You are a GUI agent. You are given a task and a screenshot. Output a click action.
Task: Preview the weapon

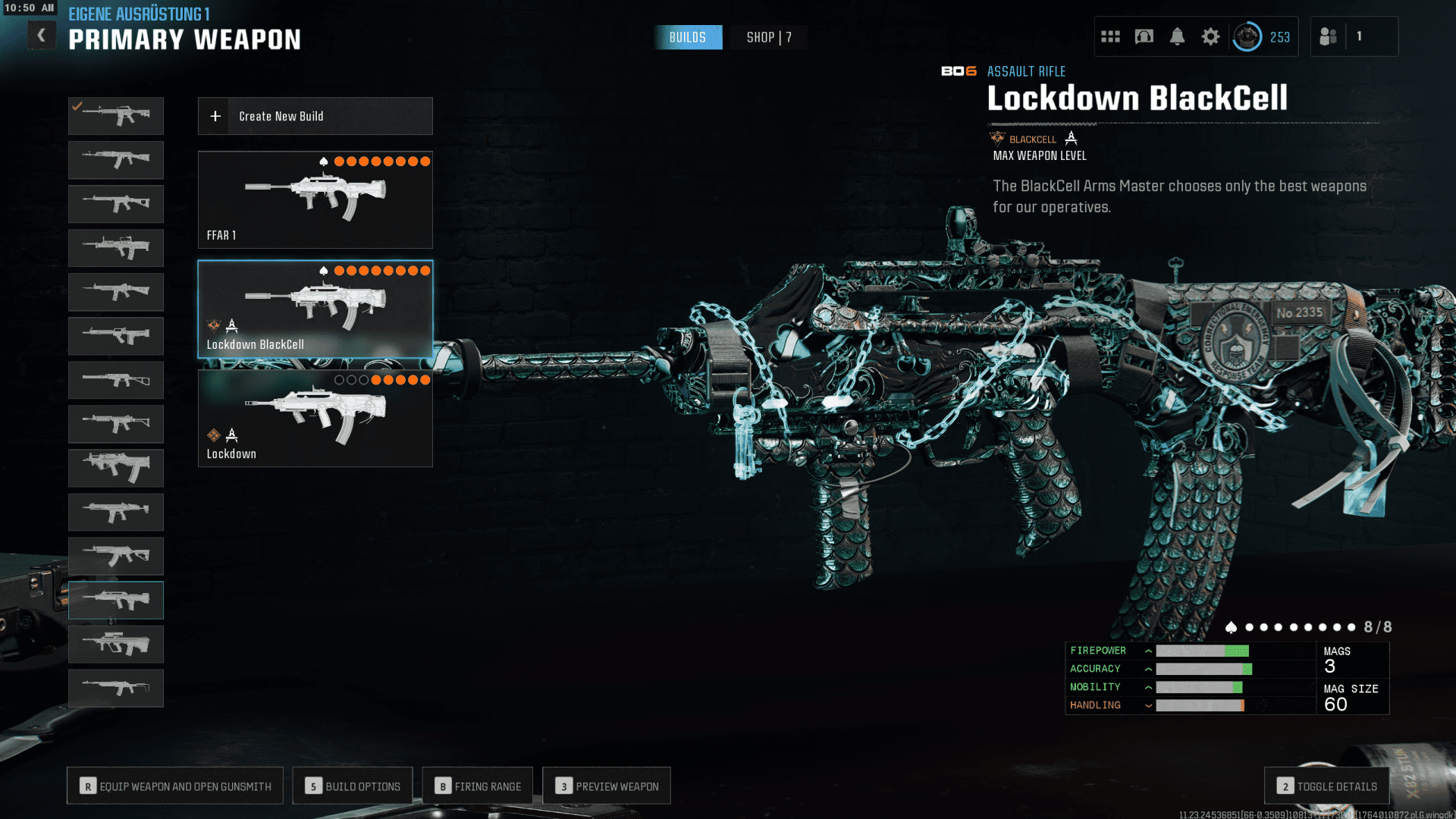click(607, 786)
